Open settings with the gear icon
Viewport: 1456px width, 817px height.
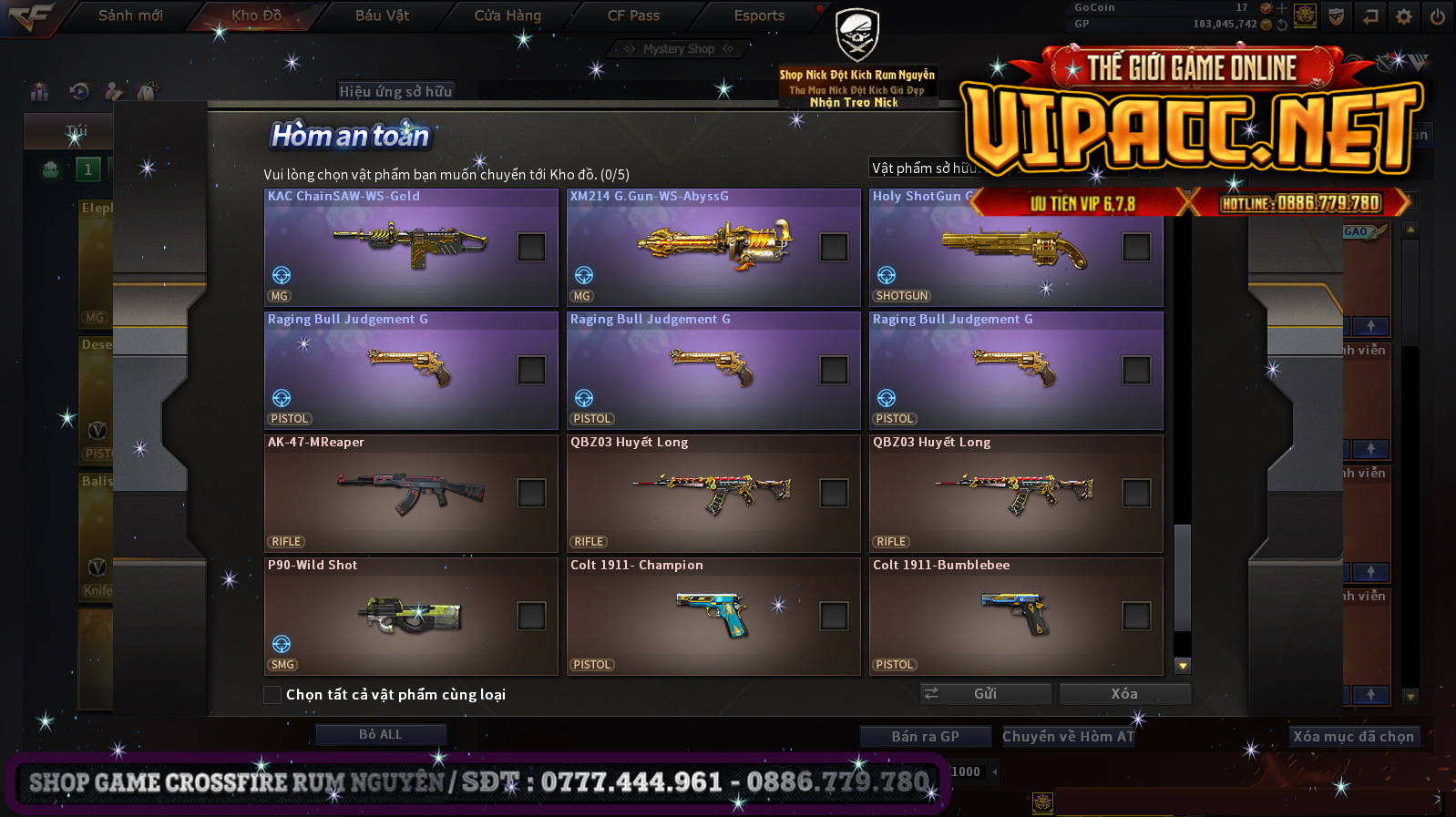(x=1404, y=16)
